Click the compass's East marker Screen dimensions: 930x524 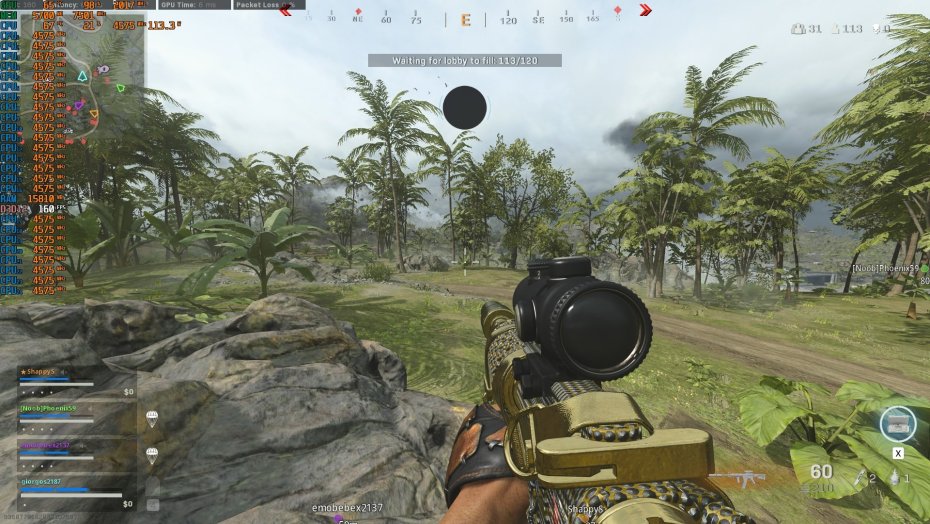(x=465, y=20)
